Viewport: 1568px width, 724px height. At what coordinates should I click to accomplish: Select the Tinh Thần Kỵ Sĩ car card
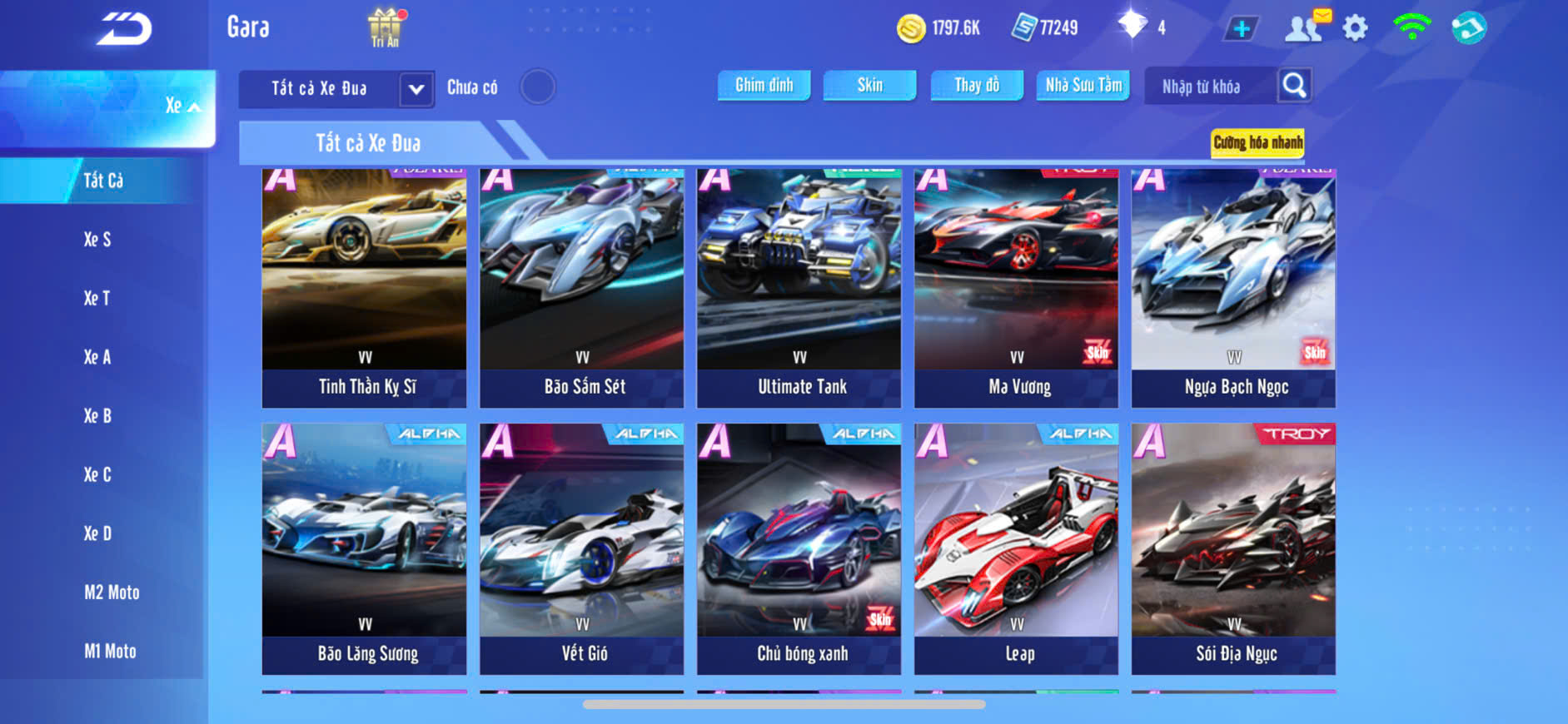click(x=365, y=287)
